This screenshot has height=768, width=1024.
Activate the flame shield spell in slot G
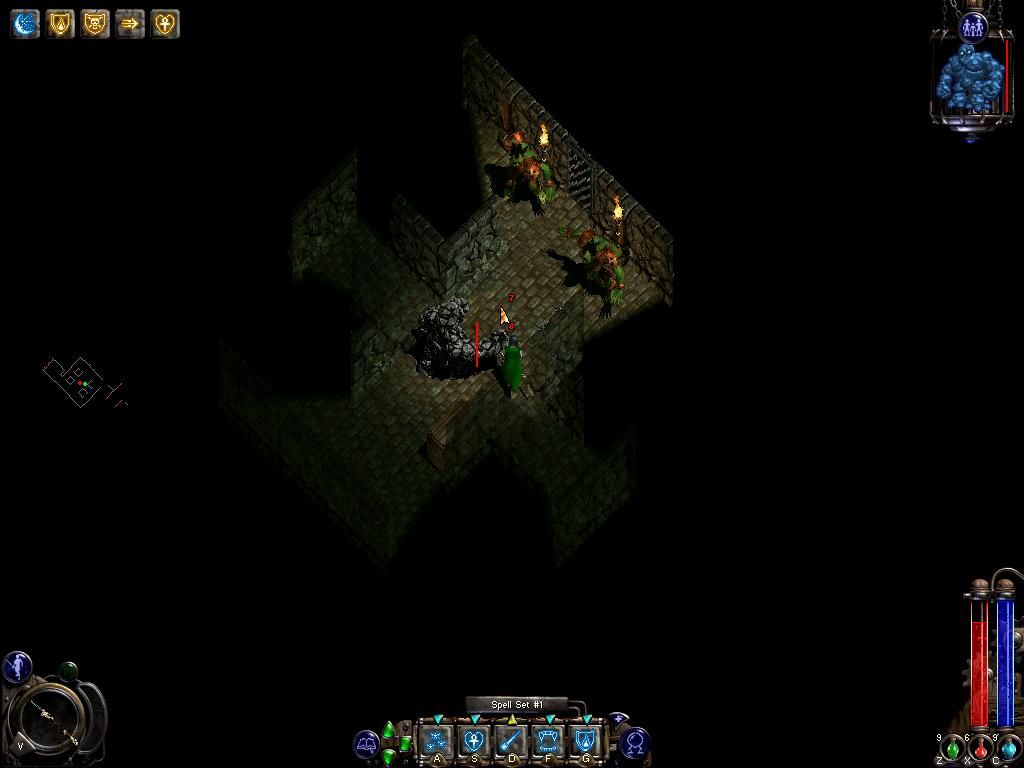tap(585, 741)
